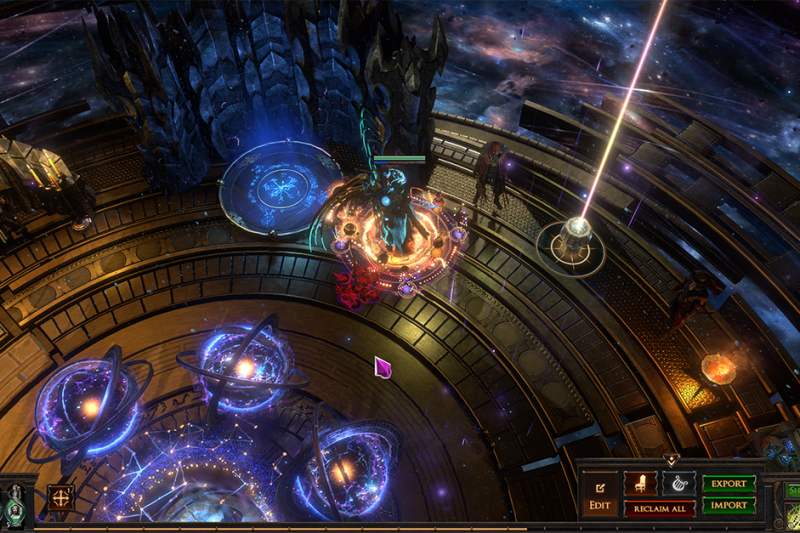800x533 pixels.
Task: Open hideout Edit mode
Action: point(599,494)
